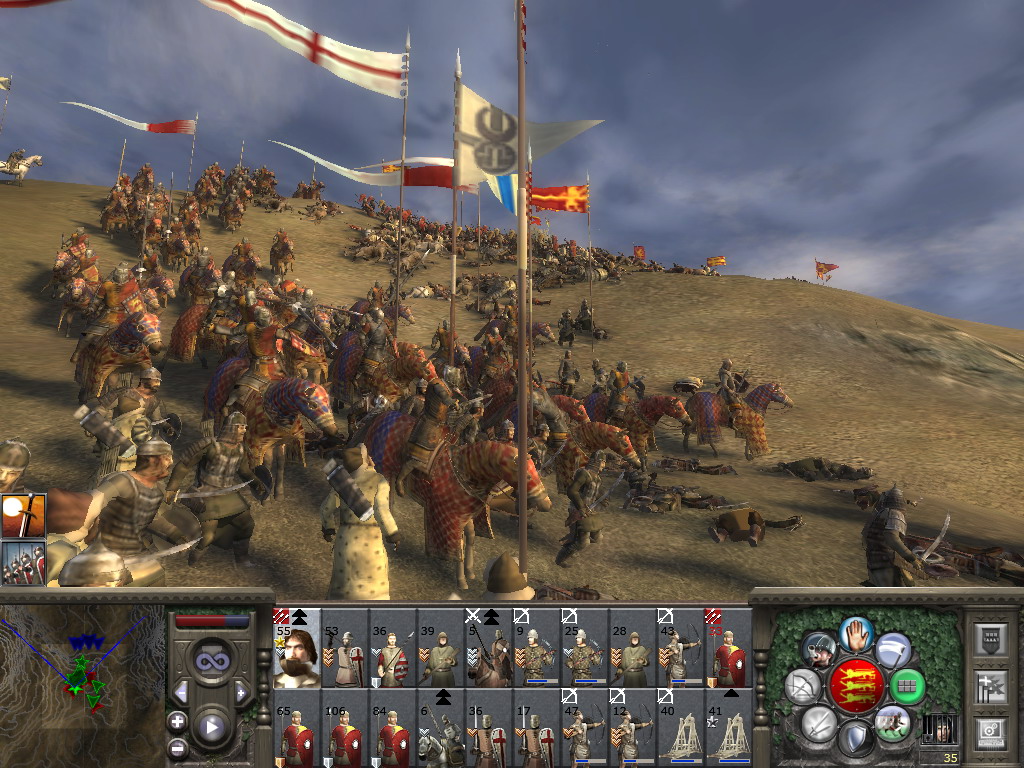Click the withdraw white flag button
The width and height of the screenshot is (1024, 768).
pyautogui.click(x=893, y=650)
